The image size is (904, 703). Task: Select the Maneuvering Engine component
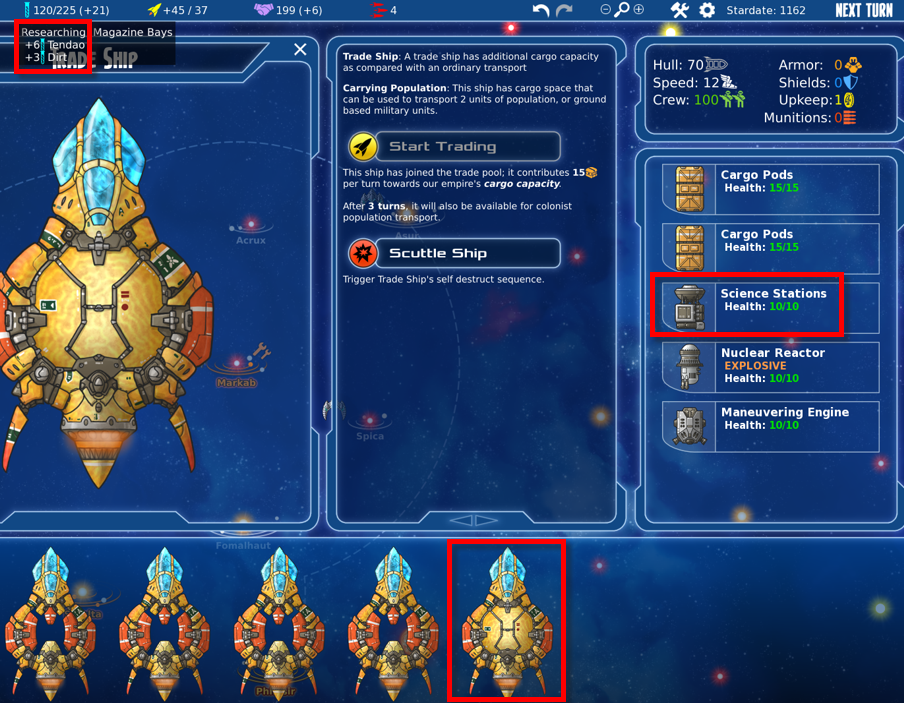point(770,425)
